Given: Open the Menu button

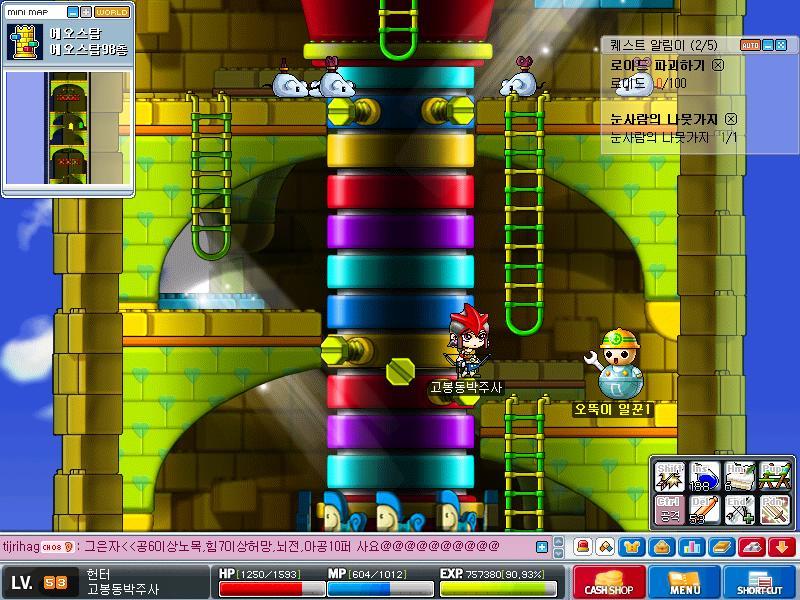Looking at the screenshot, I should 684,582.
